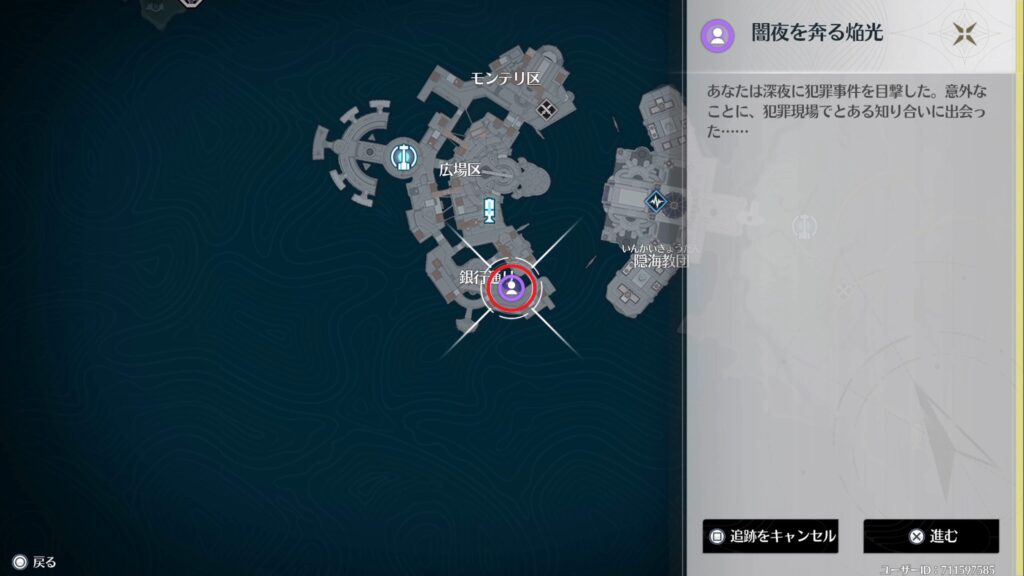The image size is (1024, 576).
Task: Select the purple quest marker on the map
Action: click(x=511, y=289)
